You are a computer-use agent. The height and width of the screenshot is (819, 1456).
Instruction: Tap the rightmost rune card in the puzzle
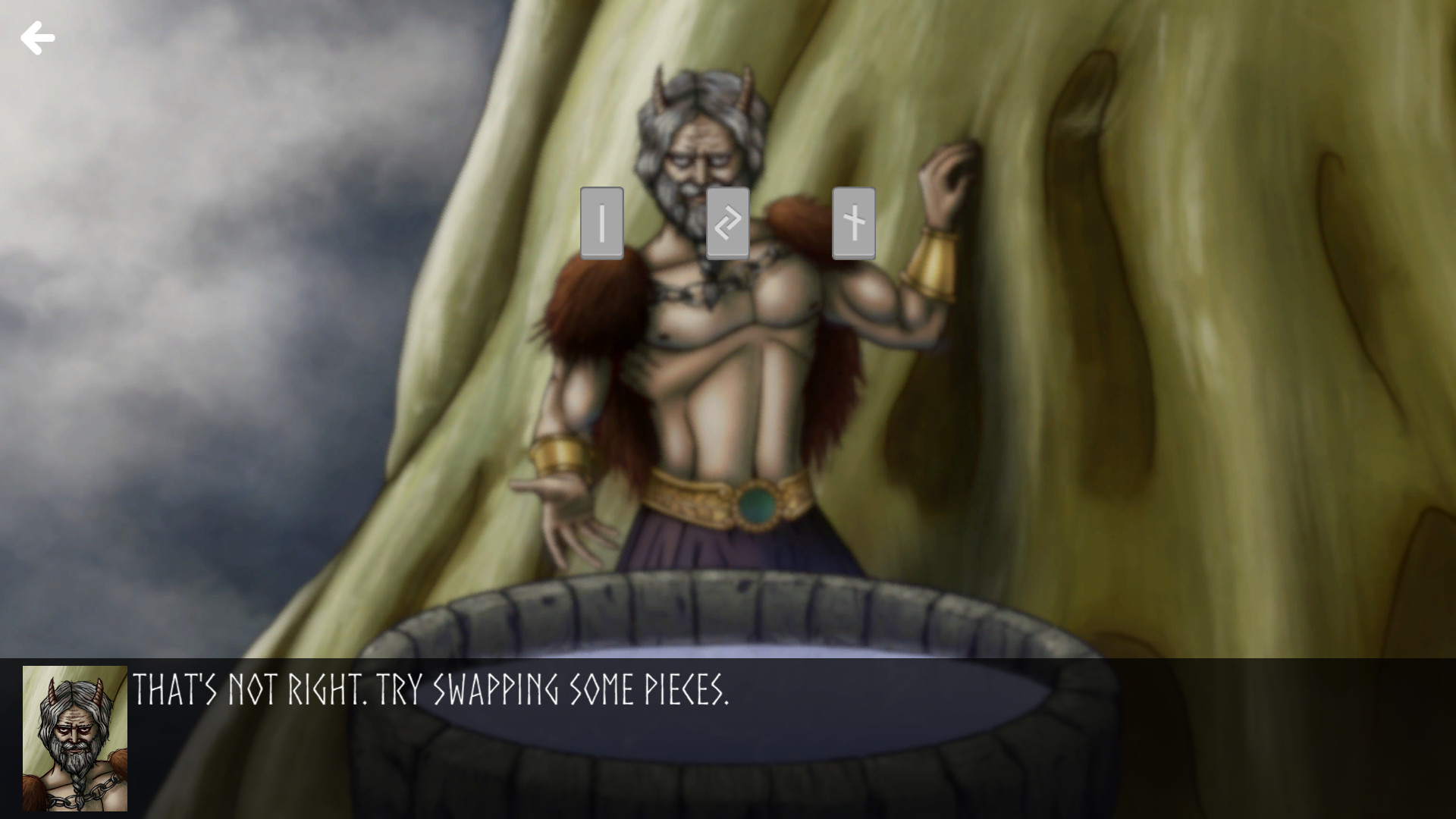point(853,224)
